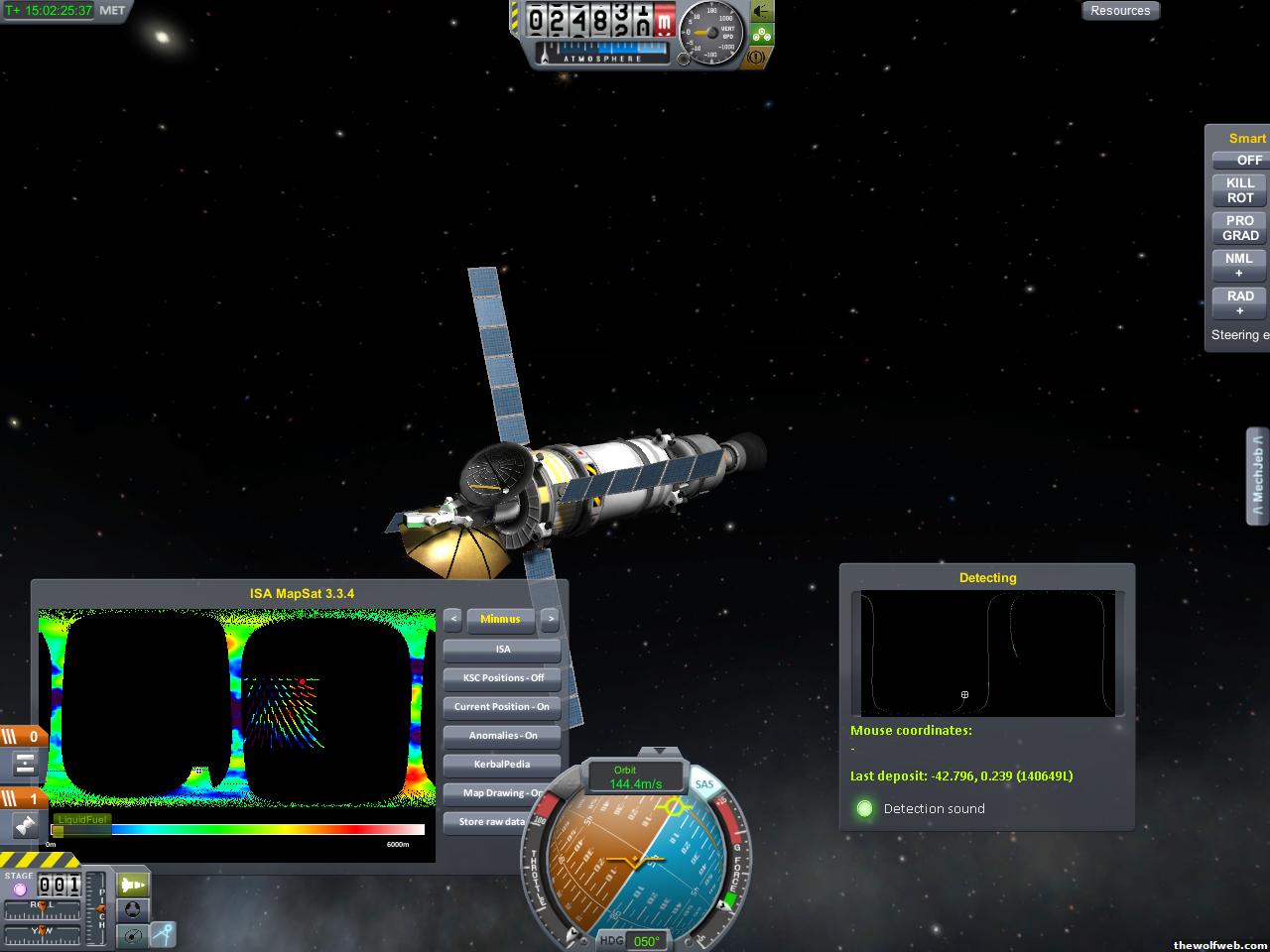The width and height of the screenshot is (1270, 952).
Task: Select RAD + orientation
Action: click(1240, 302)
